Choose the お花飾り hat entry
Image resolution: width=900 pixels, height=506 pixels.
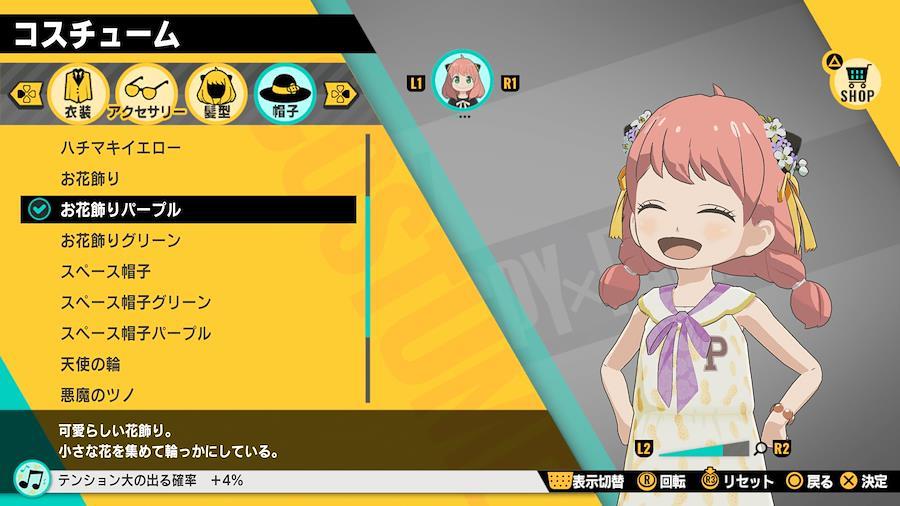tap(90, 179)
